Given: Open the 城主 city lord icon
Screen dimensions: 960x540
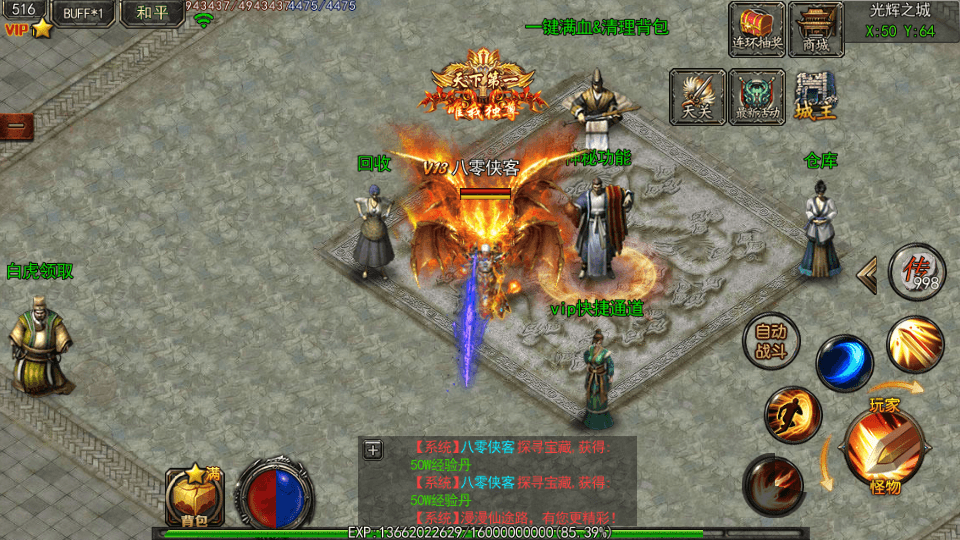Looking at the screenshot, I should pyautogui.click(x=816, y=97).
